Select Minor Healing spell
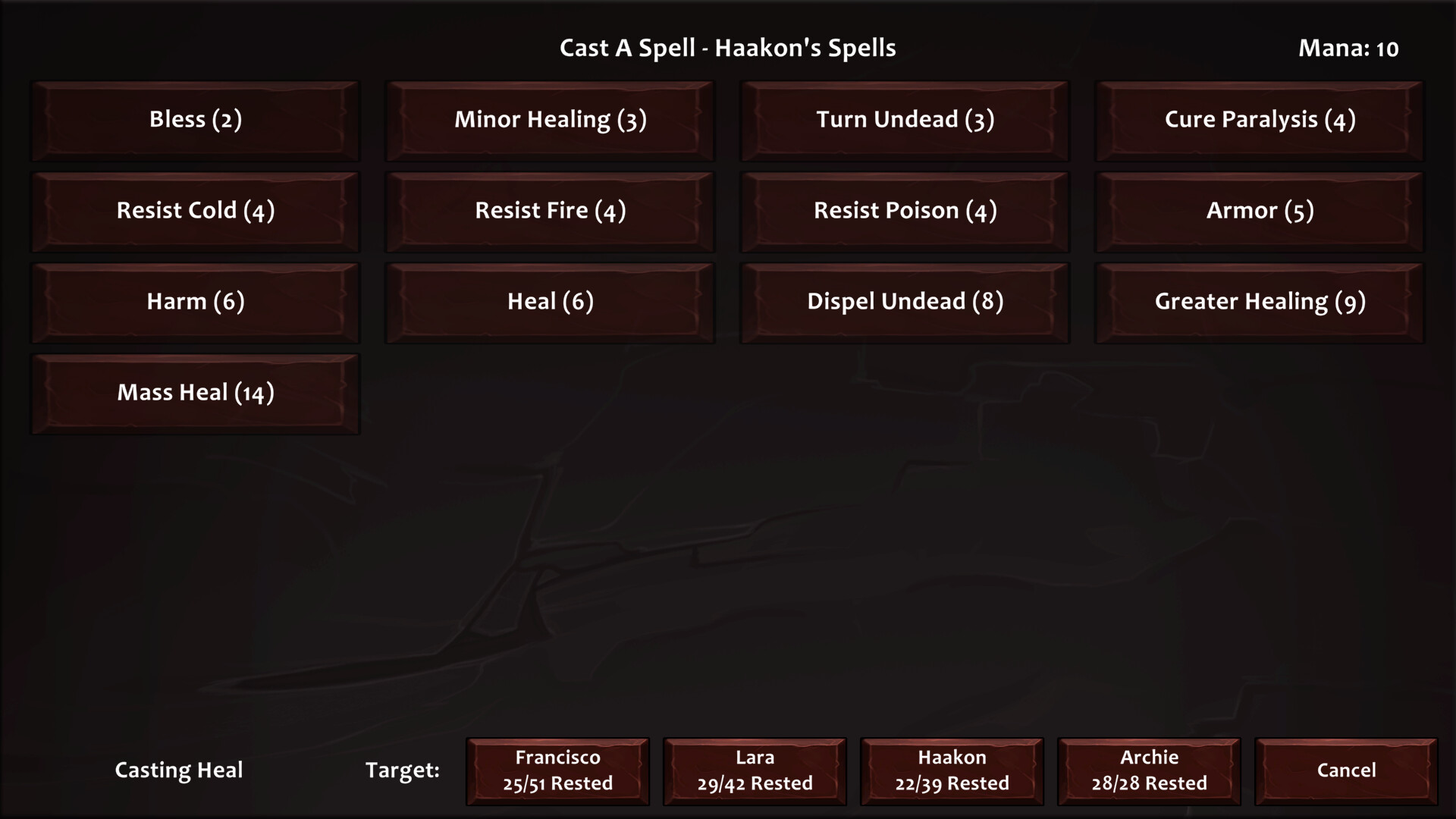Viewport: 1456px width, 819px height. pos(550,120)
